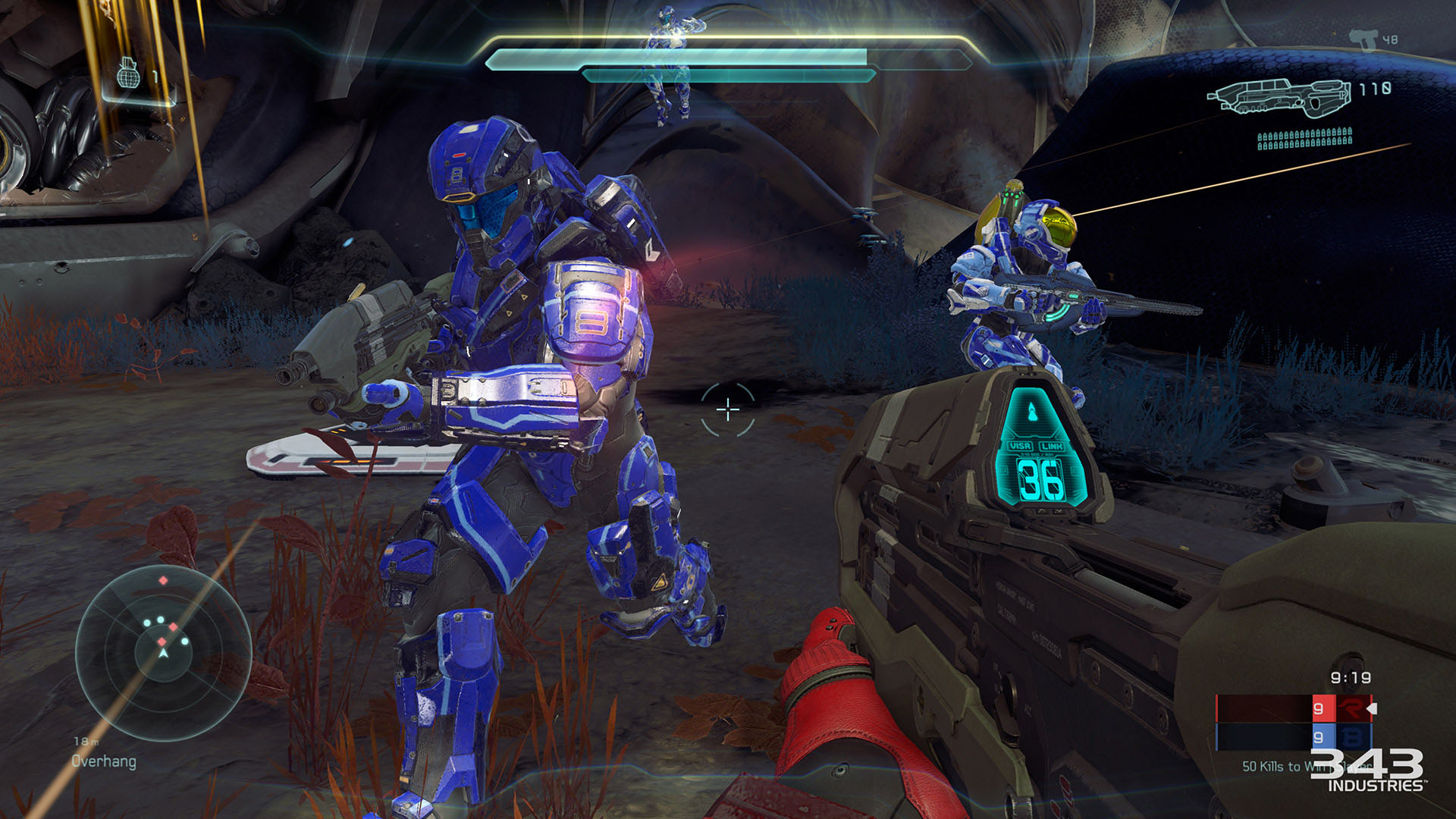Click the motion tracker radar
Screen dimensions: 1456x819
click(163, 652)
